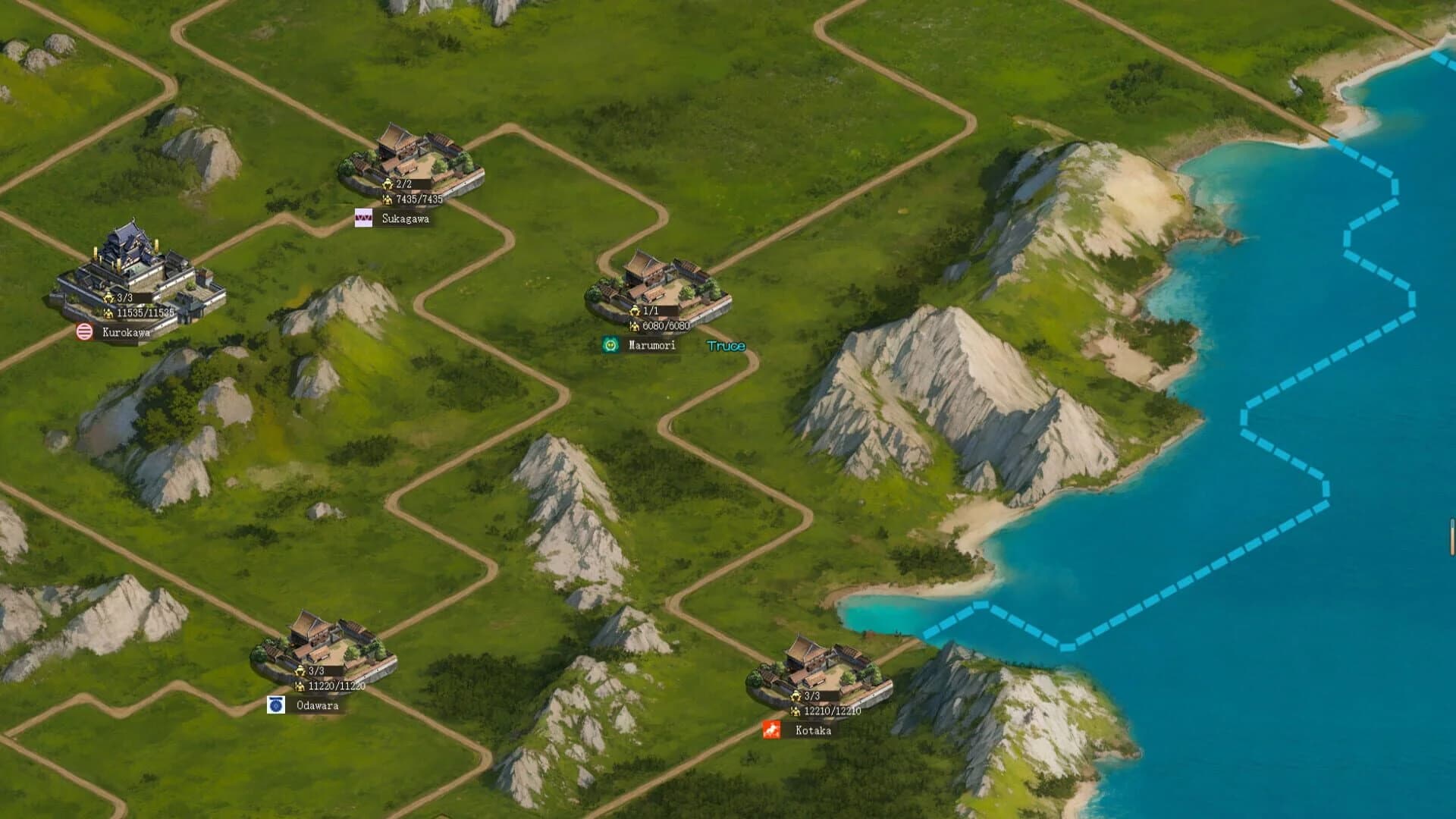1456x819 pixels.
Task: Select the Sukagawa name plate
Action: tap(407, 219)
